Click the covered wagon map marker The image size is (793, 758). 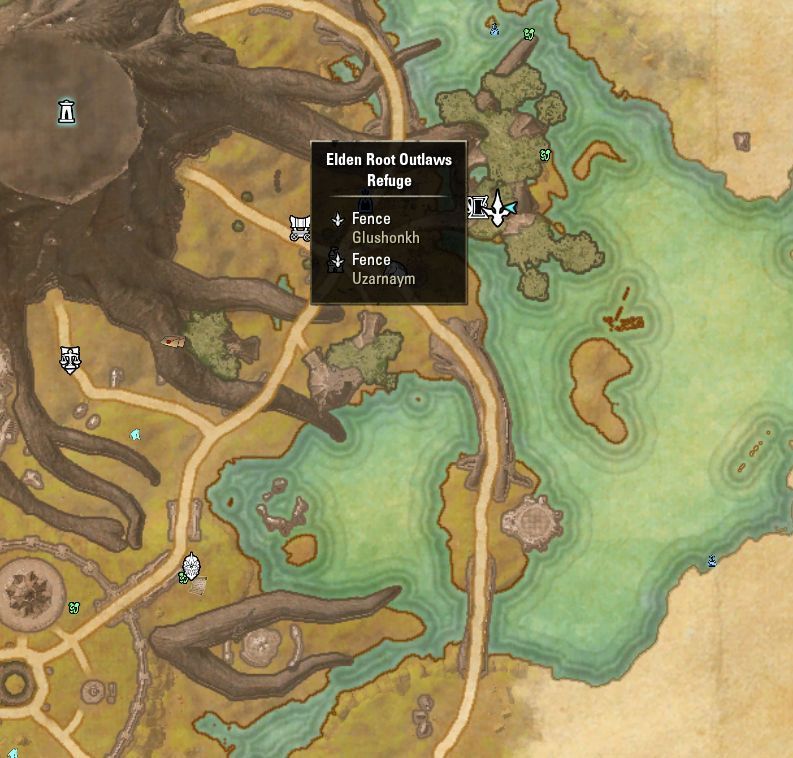[x=301, y=227]
